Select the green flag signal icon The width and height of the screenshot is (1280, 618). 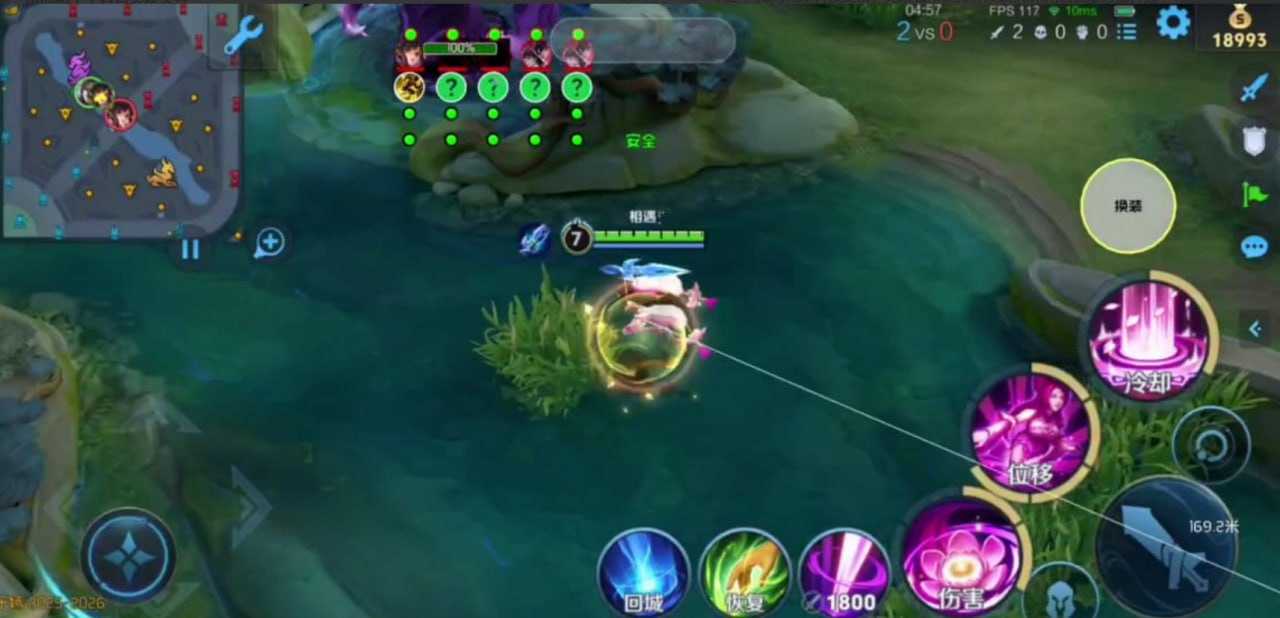tap(1254, 193)
